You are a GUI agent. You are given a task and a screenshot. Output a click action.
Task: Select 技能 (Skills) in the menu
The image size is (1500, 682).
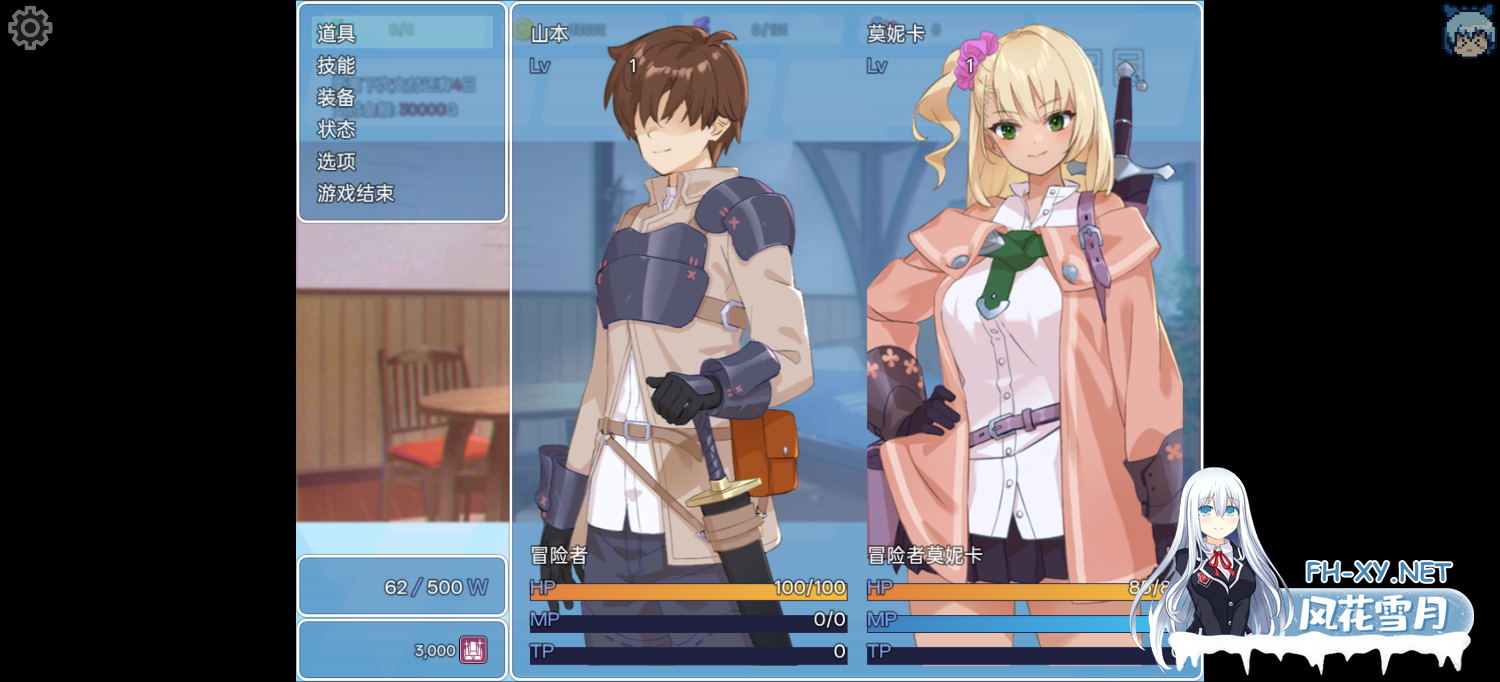click(337, 65)
